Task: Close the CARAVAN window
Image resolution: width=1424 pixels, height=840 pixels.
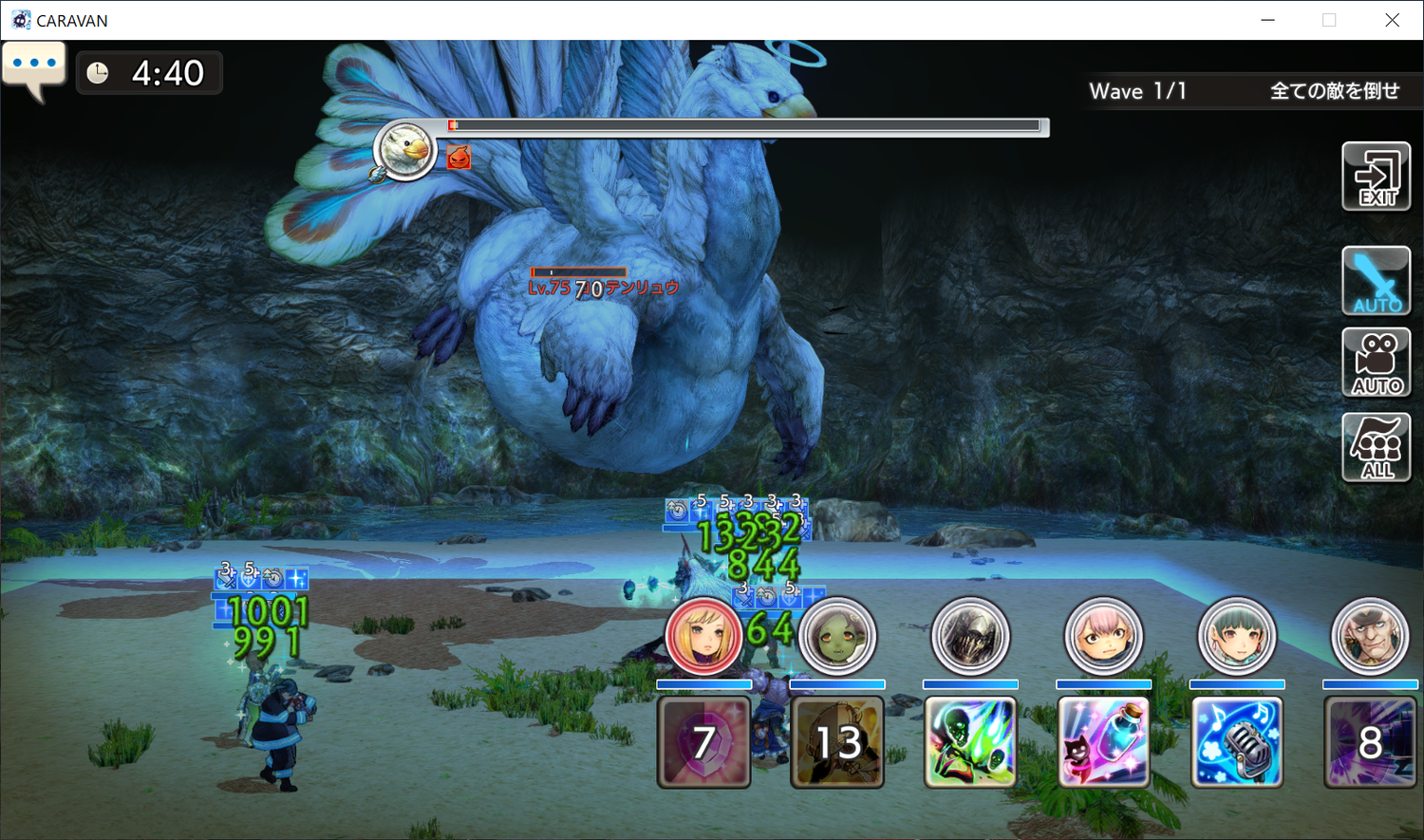Action: tap(1392, 20)
